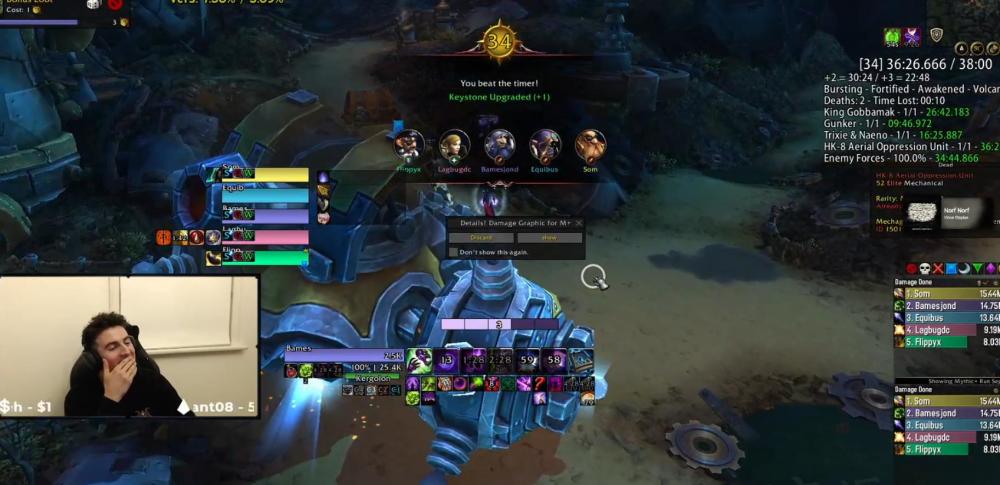Select Bamesjond's portrait in the completion panel
The image size is (1000, 485).
point(499,146)
